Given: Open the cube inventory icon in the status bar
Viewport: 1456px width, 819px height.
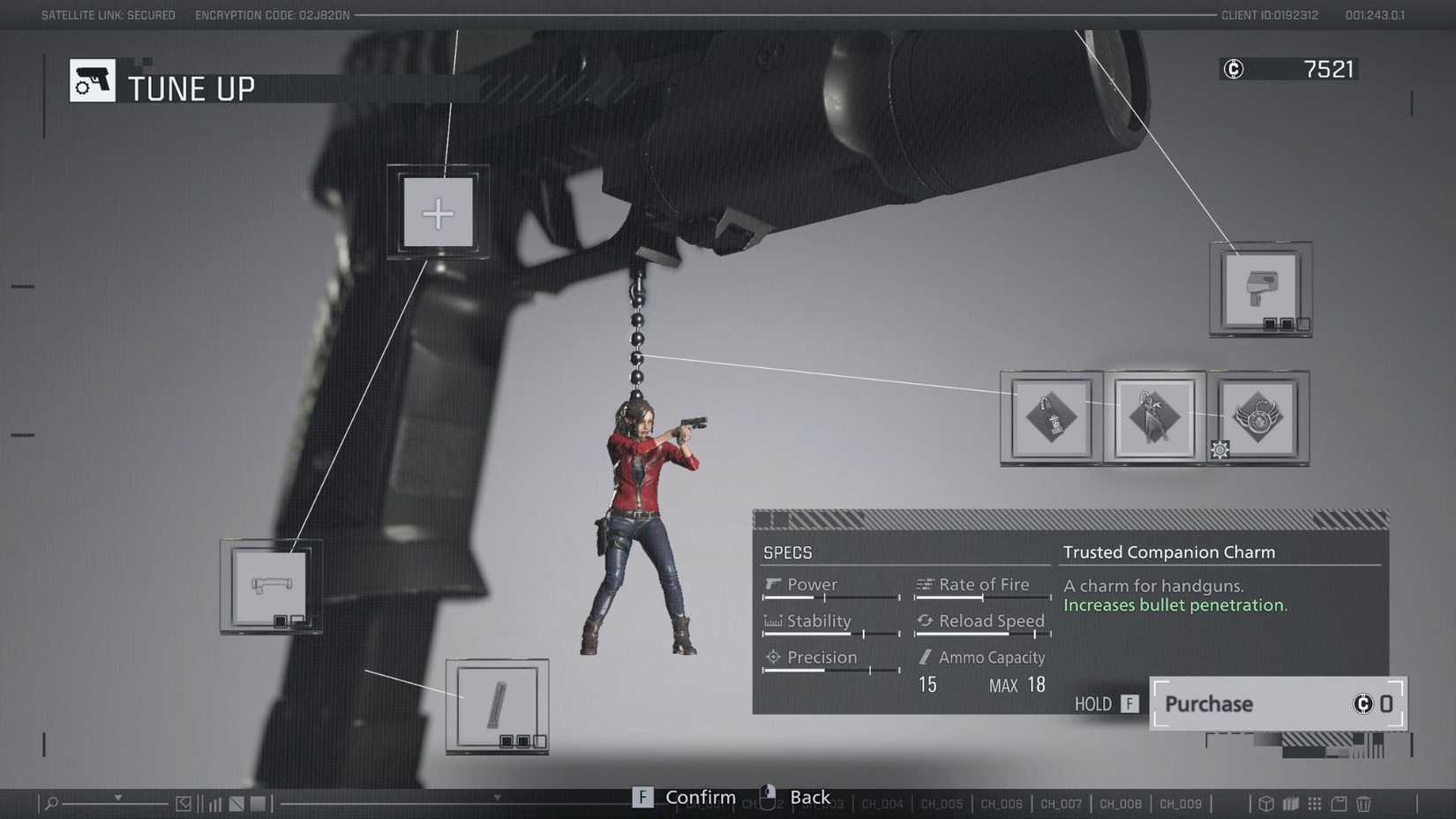Looking at the screenshot, I should (x=1266, y=804).
